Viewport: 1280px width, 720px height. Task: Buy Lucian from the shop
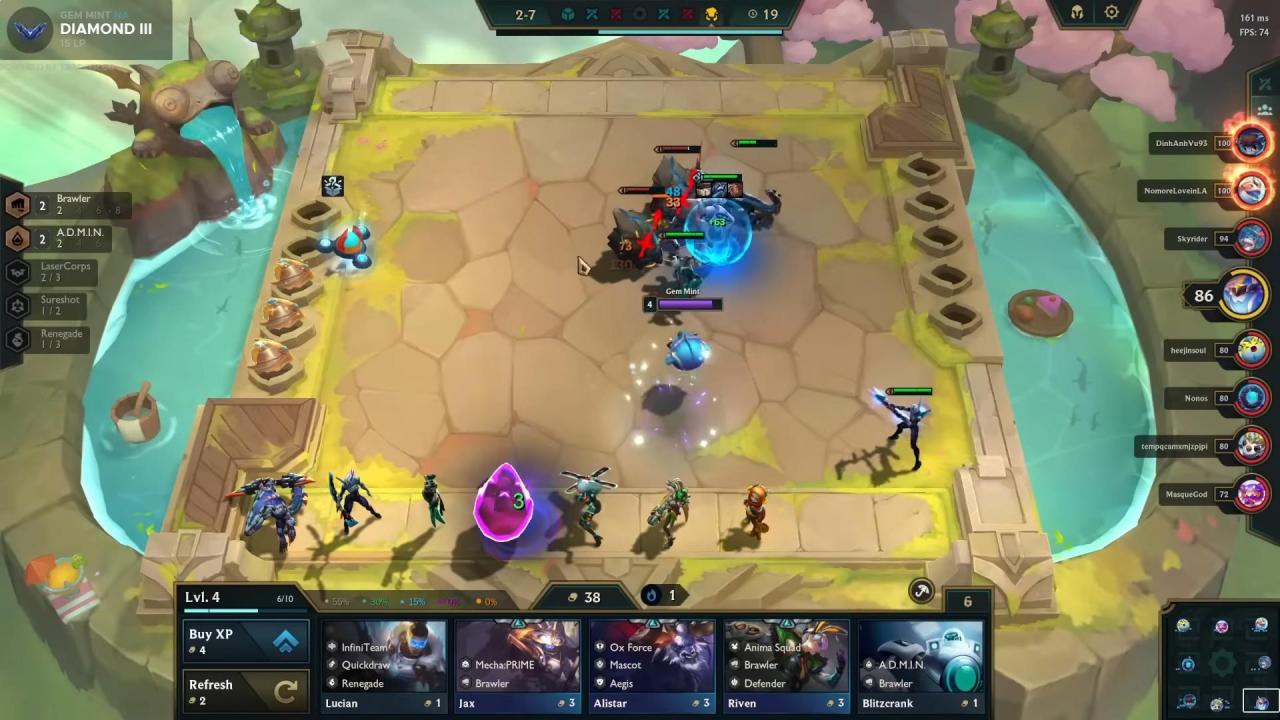tap(385, 665)
